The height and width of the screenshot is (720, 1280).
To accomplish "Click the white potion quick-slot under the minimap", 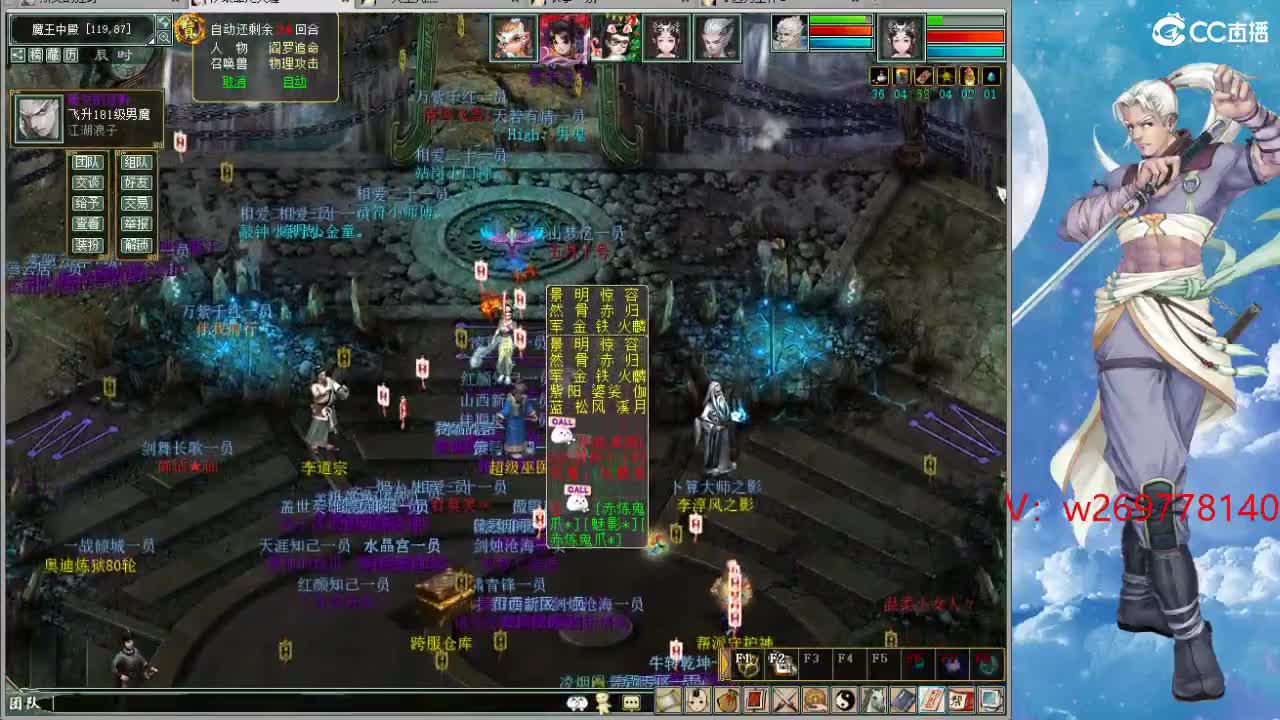I will pos(879,76).
